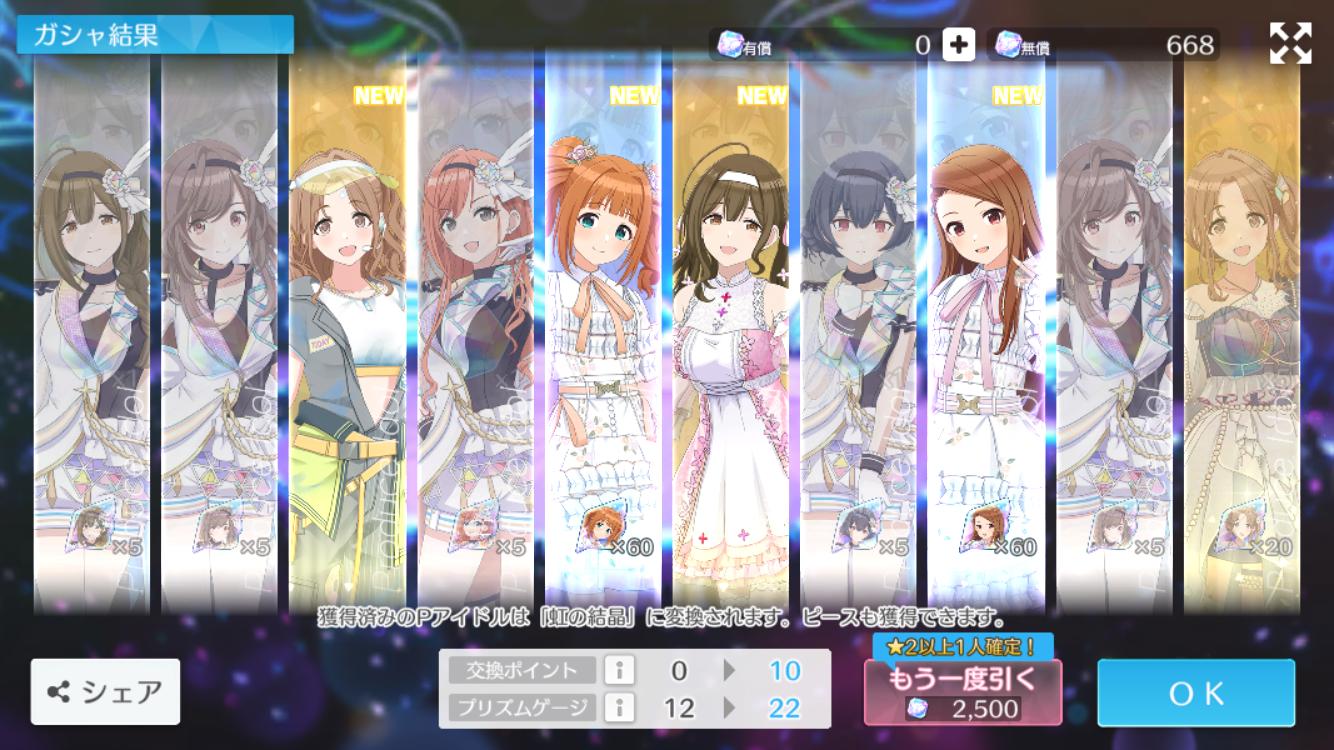Show info for 交換ポイント
The width and height of the screenshot is (1334, 750).
click(619, 670)
